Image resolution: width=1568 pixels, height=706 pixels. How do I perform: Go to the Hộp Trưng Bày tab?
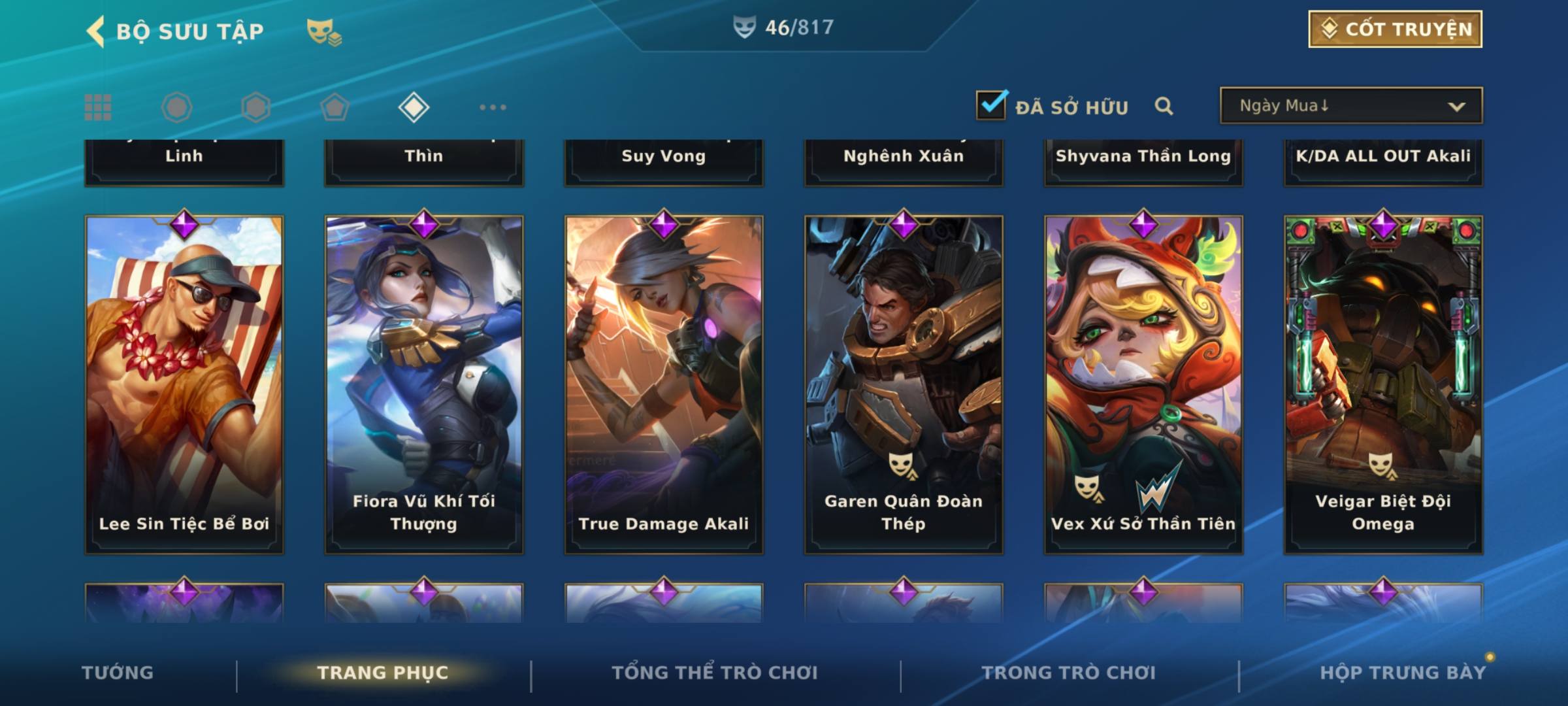click(1403, 673)
